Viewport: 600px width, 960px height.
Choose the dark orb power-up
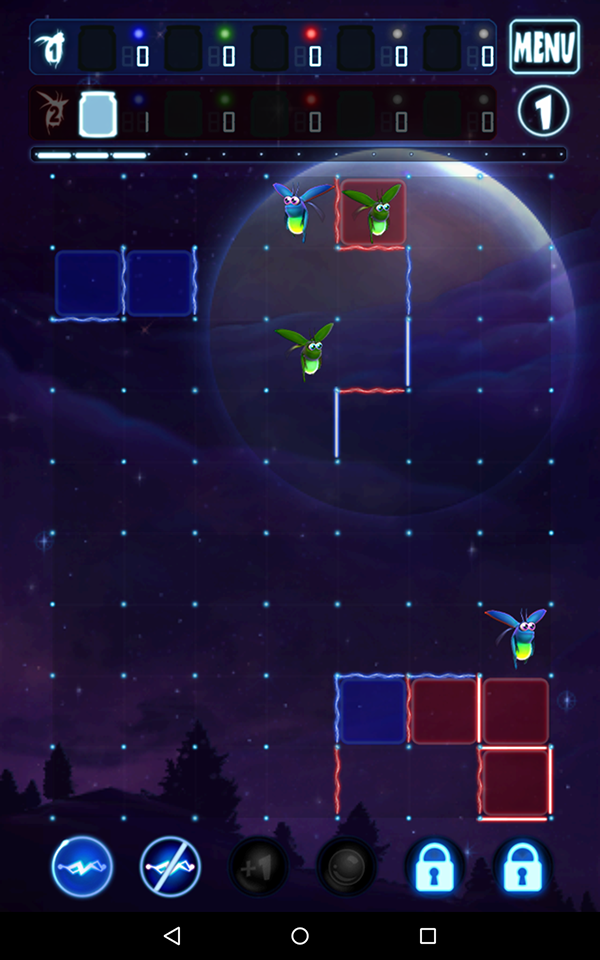pos(346,866)
